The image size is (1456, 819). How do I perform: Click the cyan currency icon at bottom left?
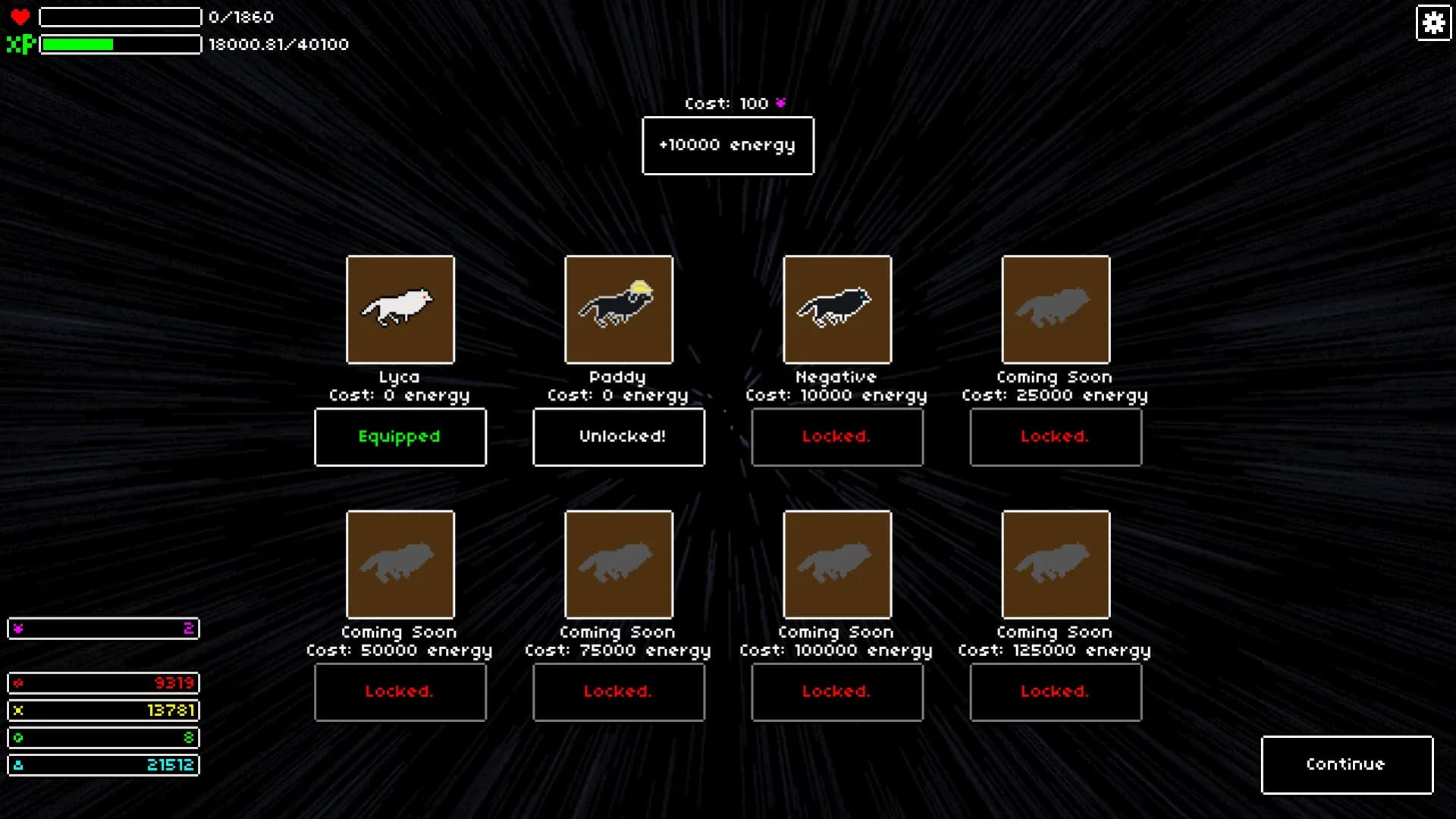pos(18,765)
